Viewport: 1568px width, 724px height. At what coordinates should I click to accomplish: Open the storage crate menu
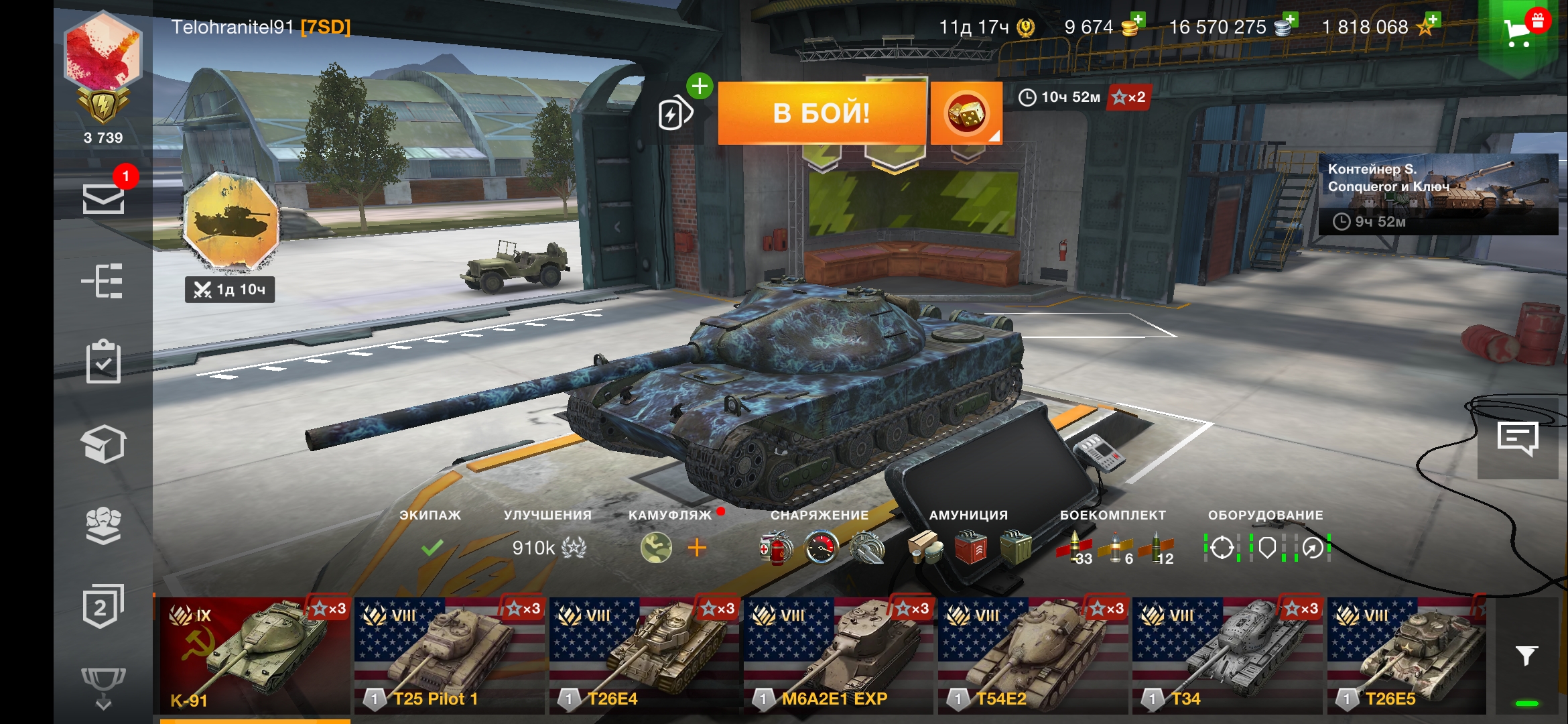[x=103, y=444]
